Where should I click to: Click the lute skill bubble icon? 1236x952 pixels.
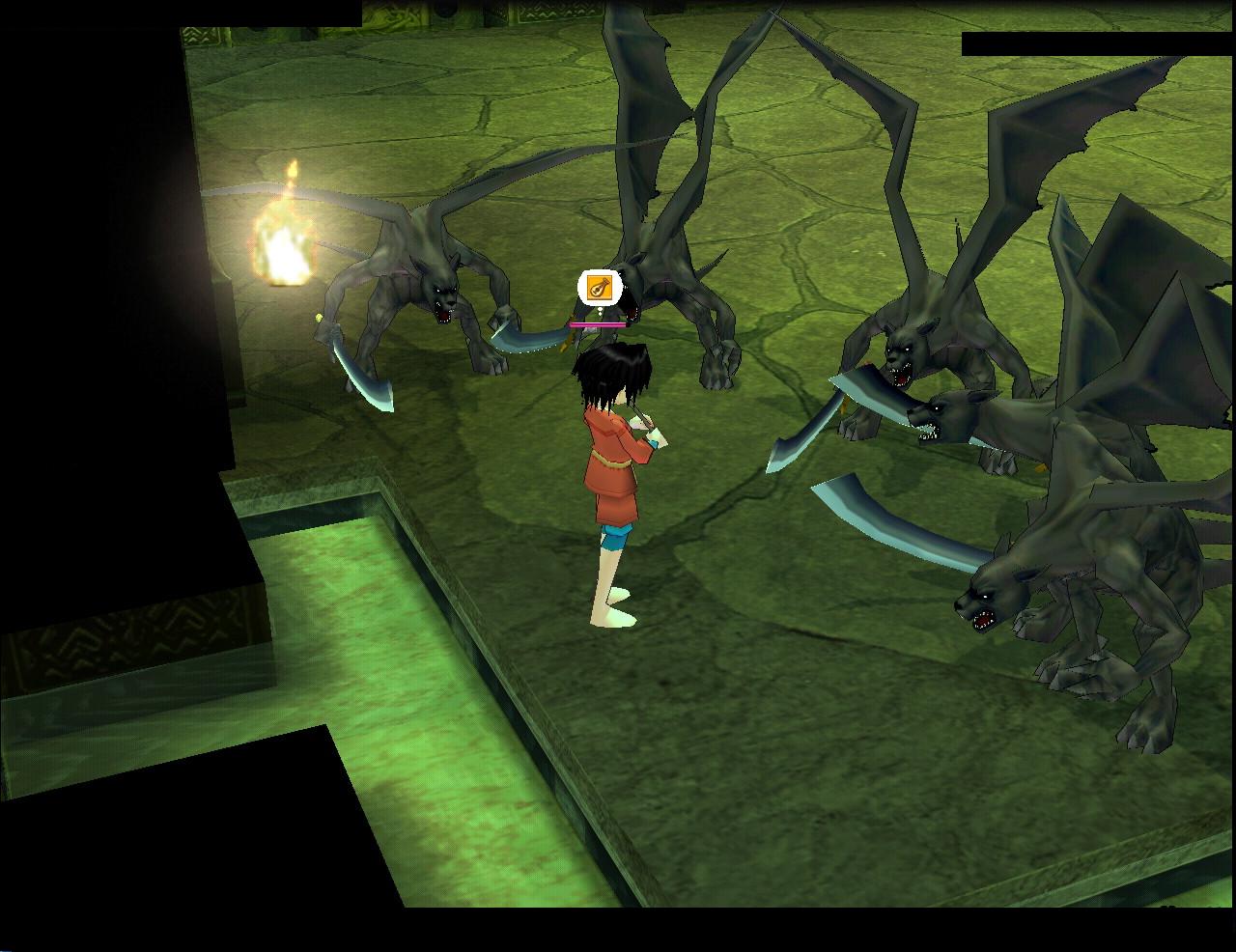599,288
